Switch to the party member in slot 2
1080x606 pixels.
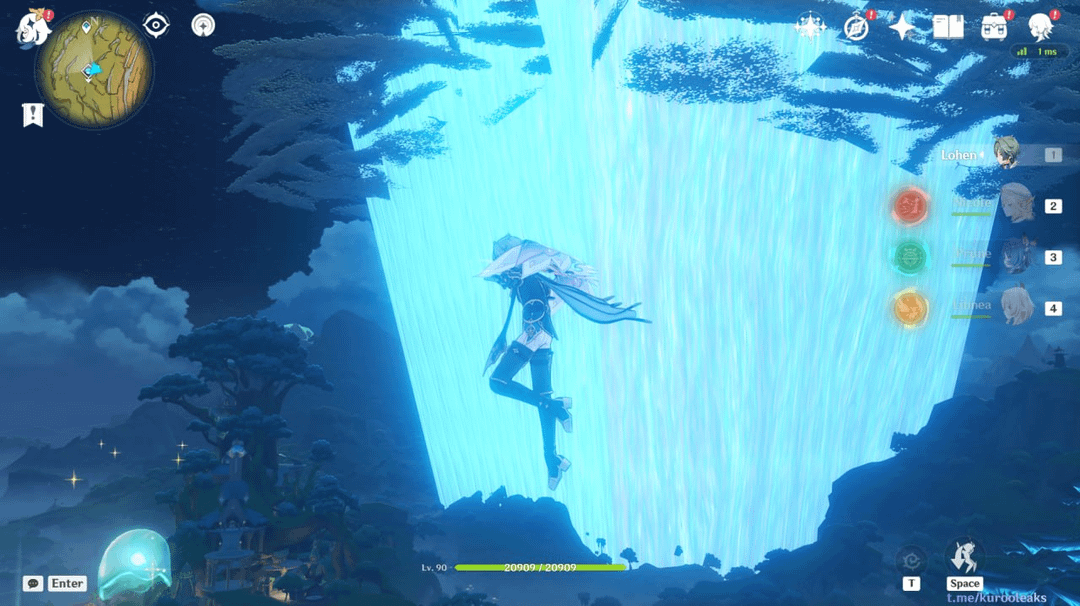[1015, 206]
